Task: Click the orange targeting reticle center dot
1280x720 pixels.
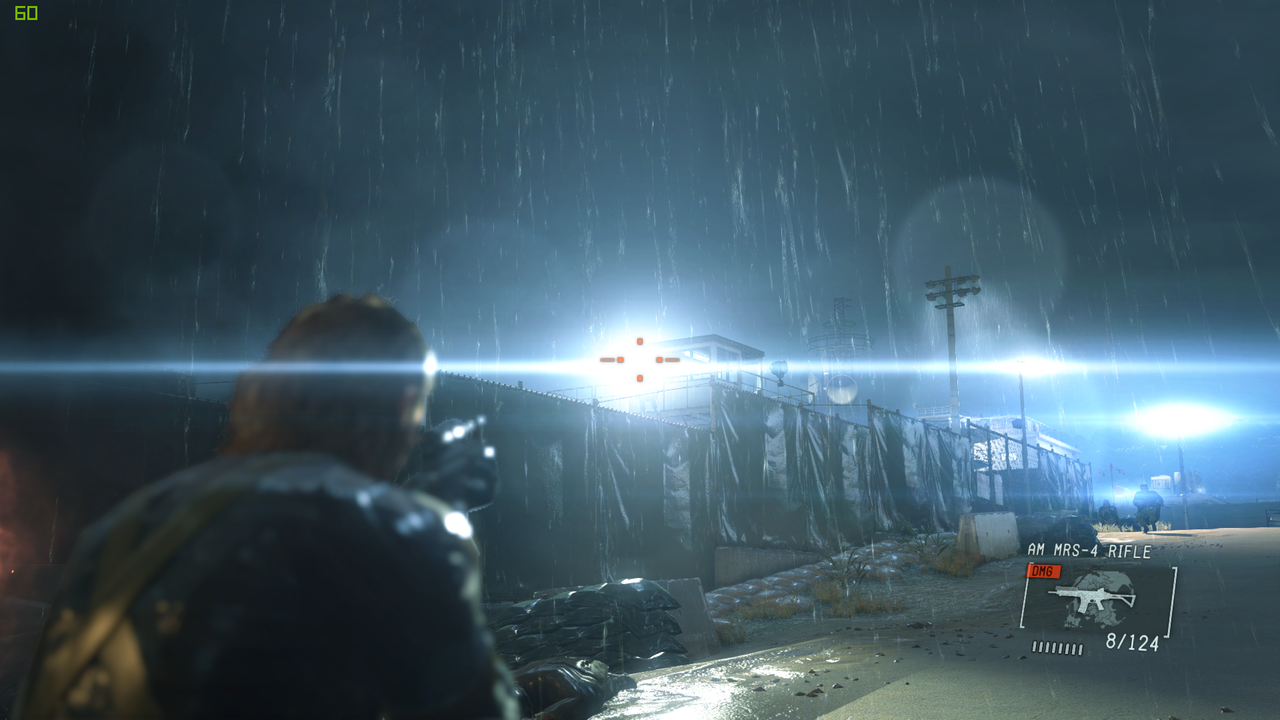Action: pos(640,360)
